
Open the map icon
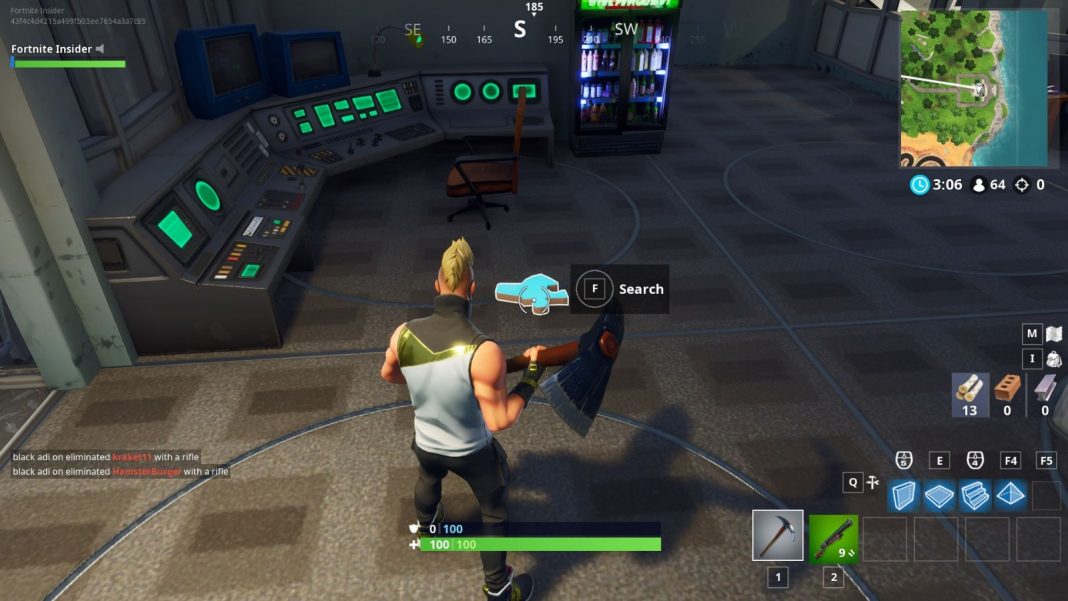coord(1053,334)
